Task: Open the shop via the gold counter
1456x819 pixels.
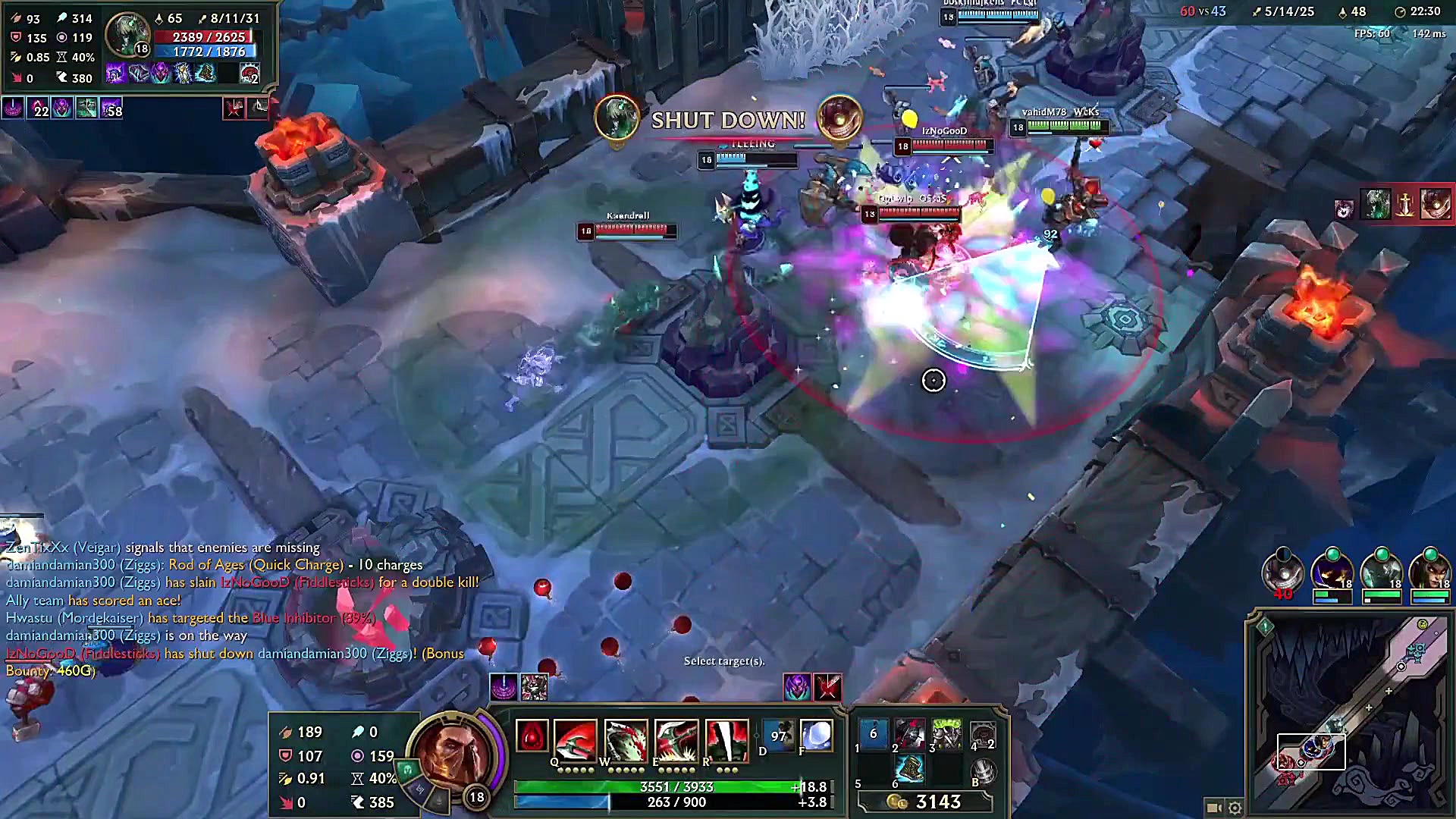Action: click(x=938, y=802)
